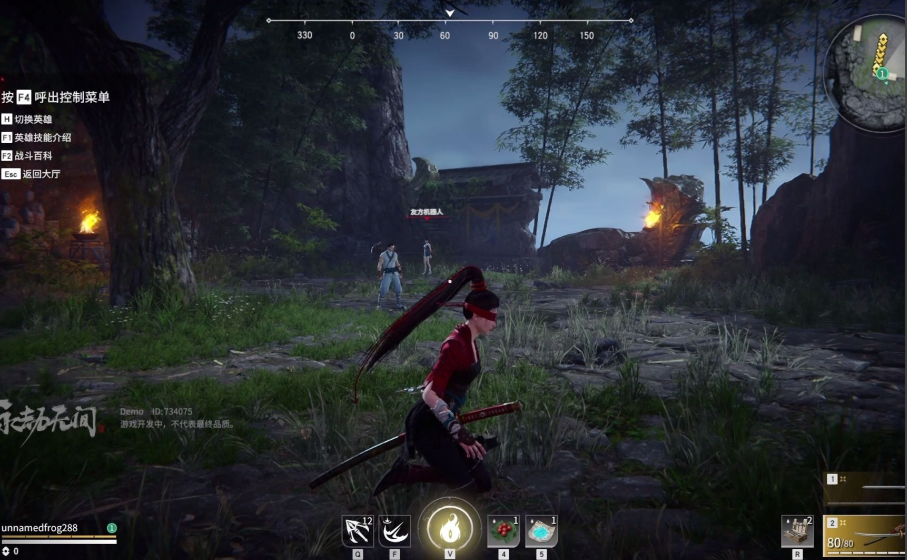The height and width of the screenshot is (560, 907).
Task: Use the blue powder item slot
Action: pyautogui.click(x=541, y=530)
